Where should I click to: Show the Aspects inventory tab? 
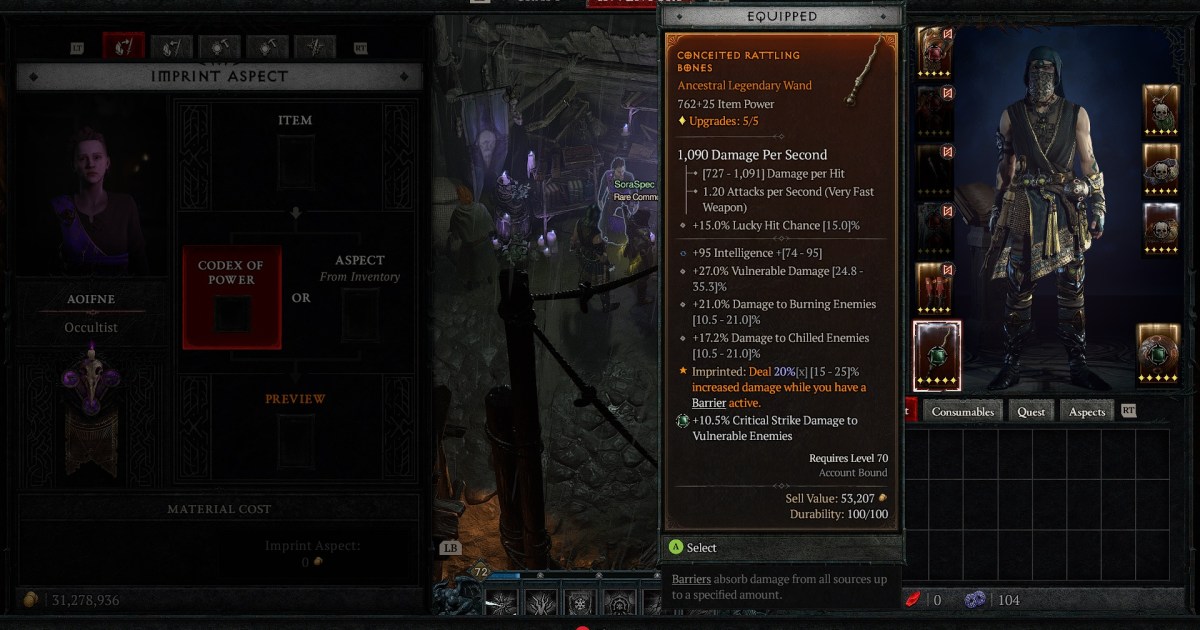coord(1087,411)
